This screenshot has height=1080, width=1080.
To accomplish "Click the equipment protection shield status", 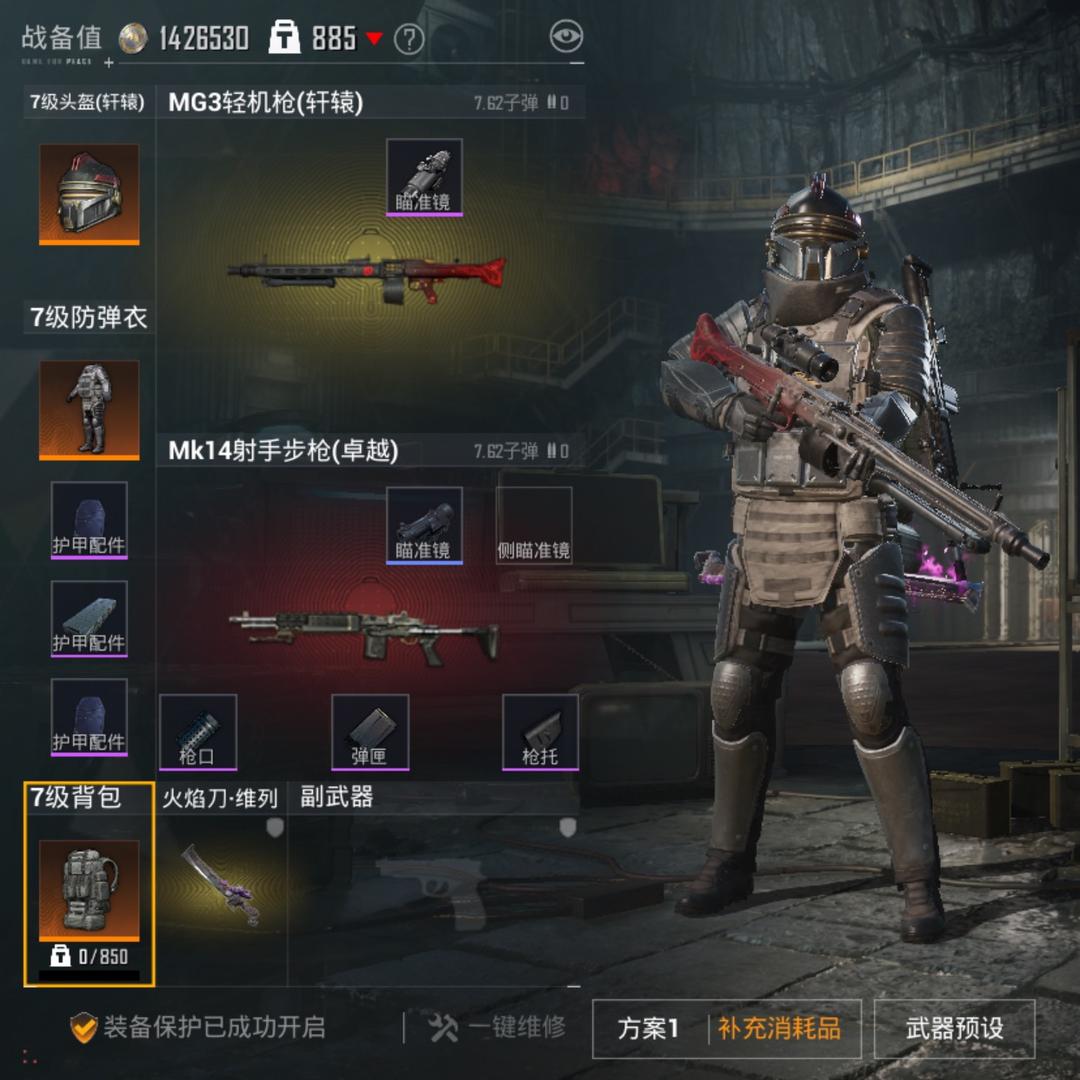I will [198, 1027].
